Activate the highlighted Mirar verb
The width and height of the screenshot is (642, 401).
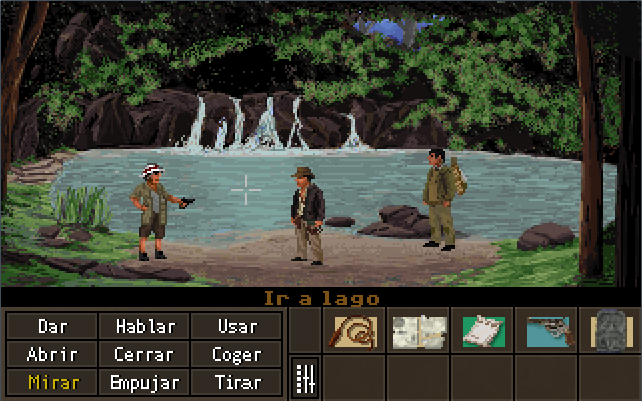(x=52, y=383)
